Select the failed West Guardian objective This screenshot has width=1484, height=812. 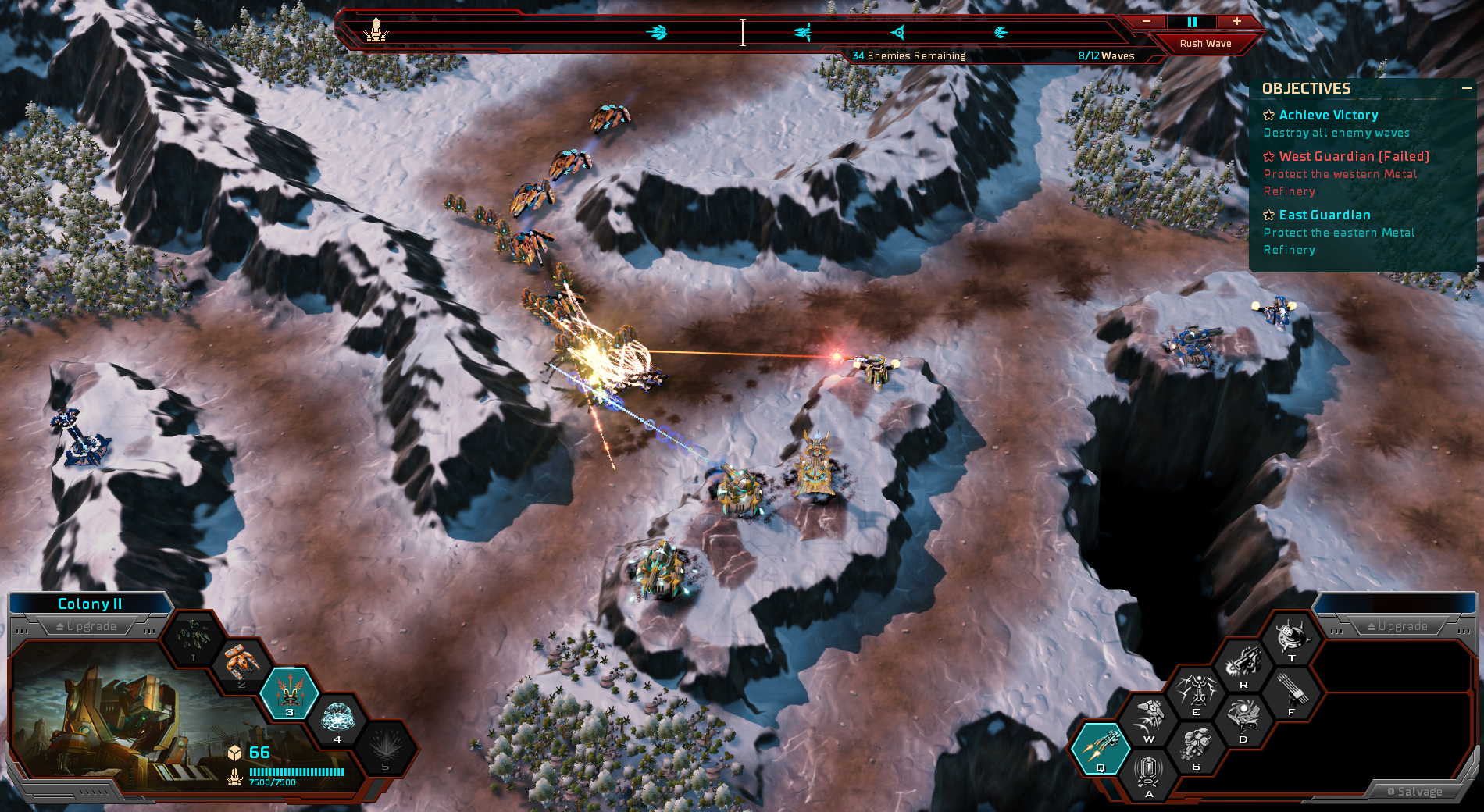coord(1354,157)
